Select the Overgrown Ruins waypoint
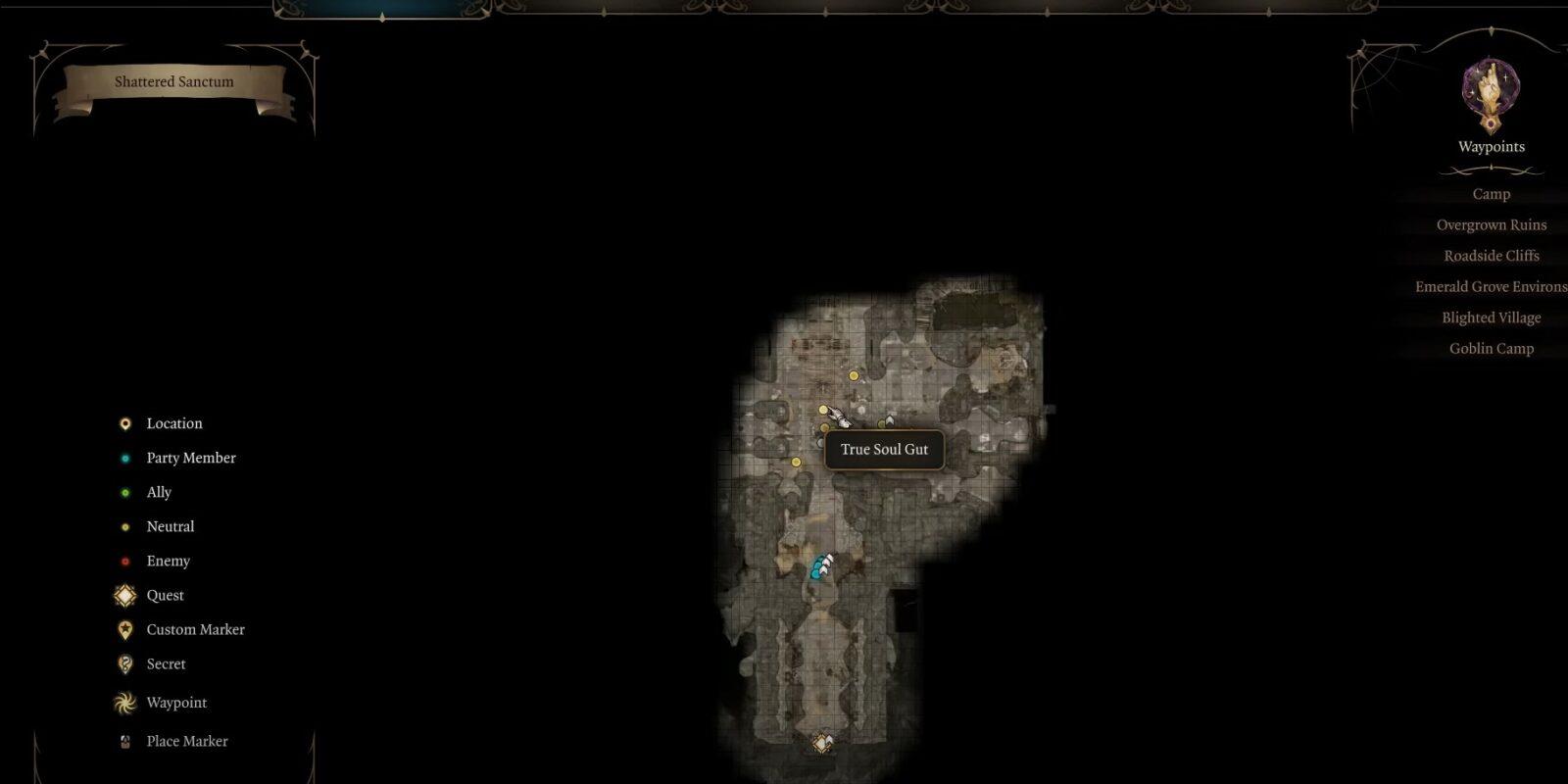Image resolution: width=1568 pixels, height=784 pixels. click(x=1491, y=225)
